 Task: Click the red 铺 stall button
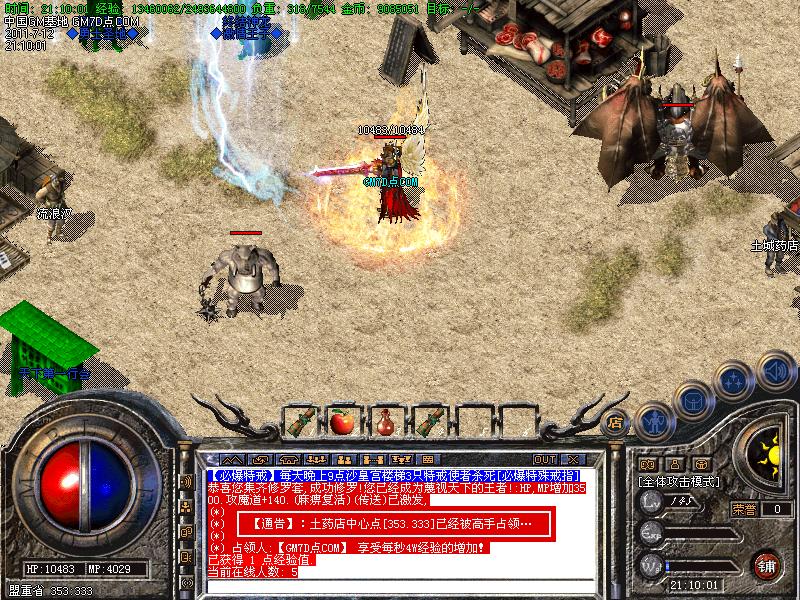point(766,565)
